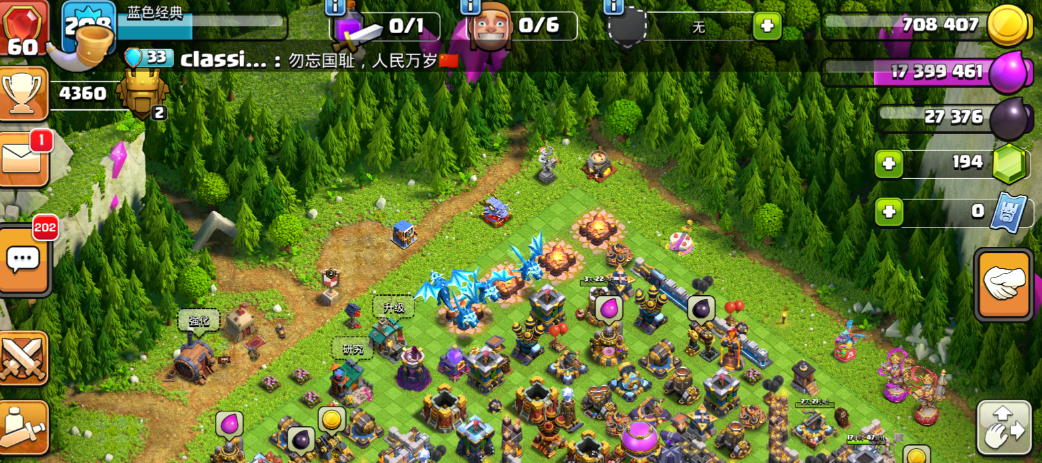1042x463 pixels.
Task: Open the chat panel with 202 unread
Action: coord(22,260)
